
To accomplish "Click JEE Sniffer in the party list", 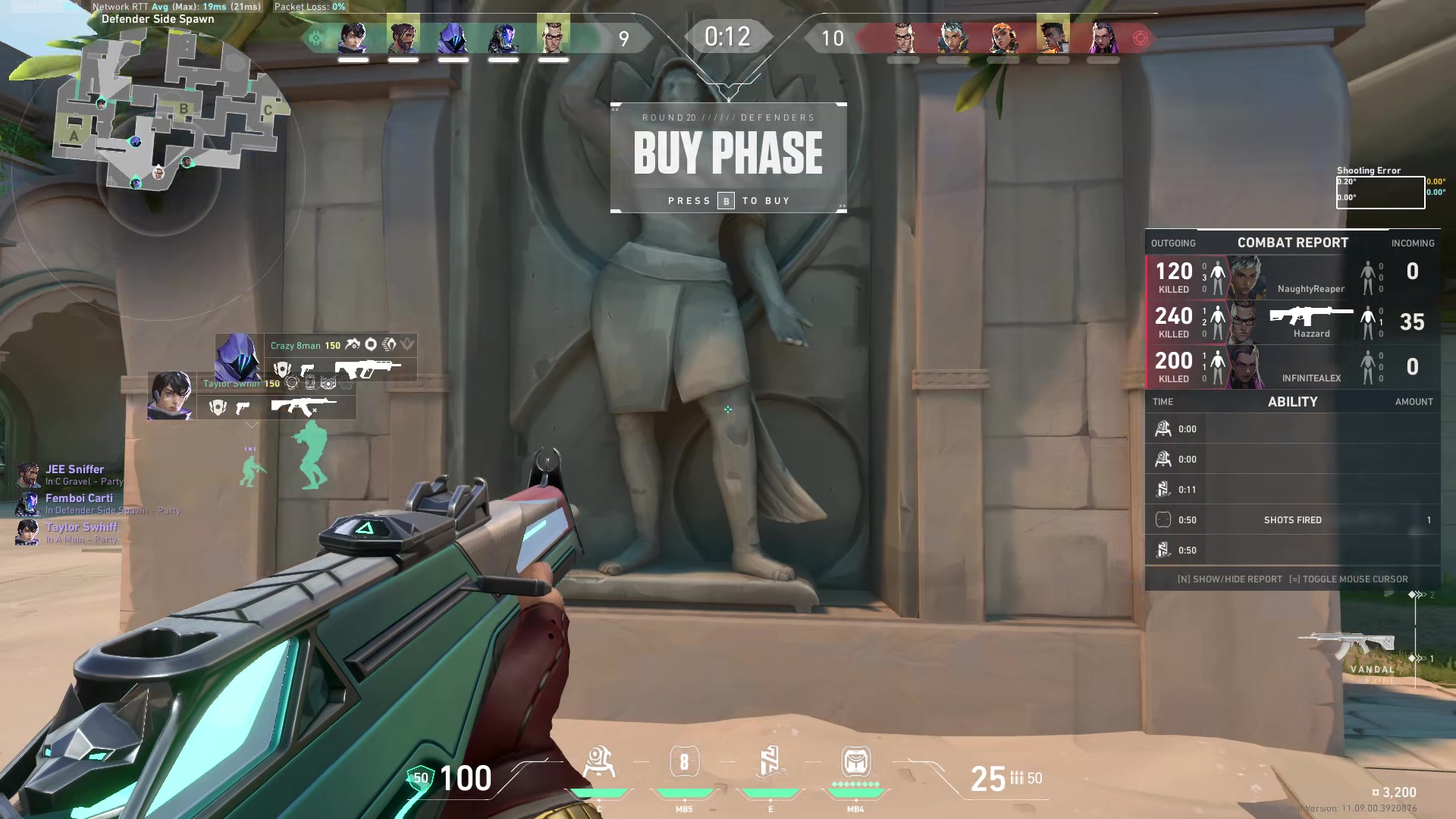I will coord(74,470).
